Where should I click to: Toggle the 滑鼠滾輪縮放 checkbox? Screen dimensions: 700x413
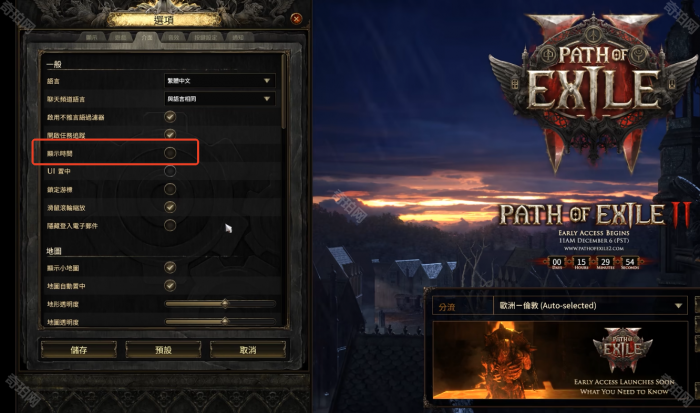[170, 207]
